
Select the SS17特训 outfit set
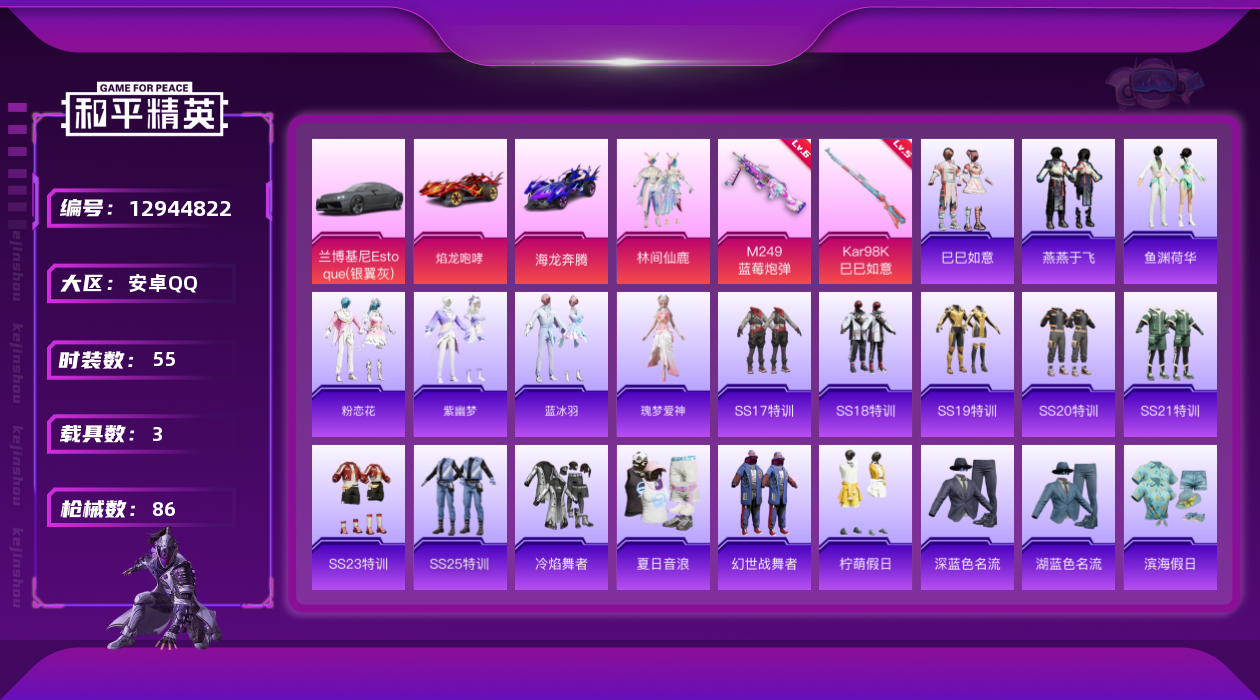tap(764, 364)
